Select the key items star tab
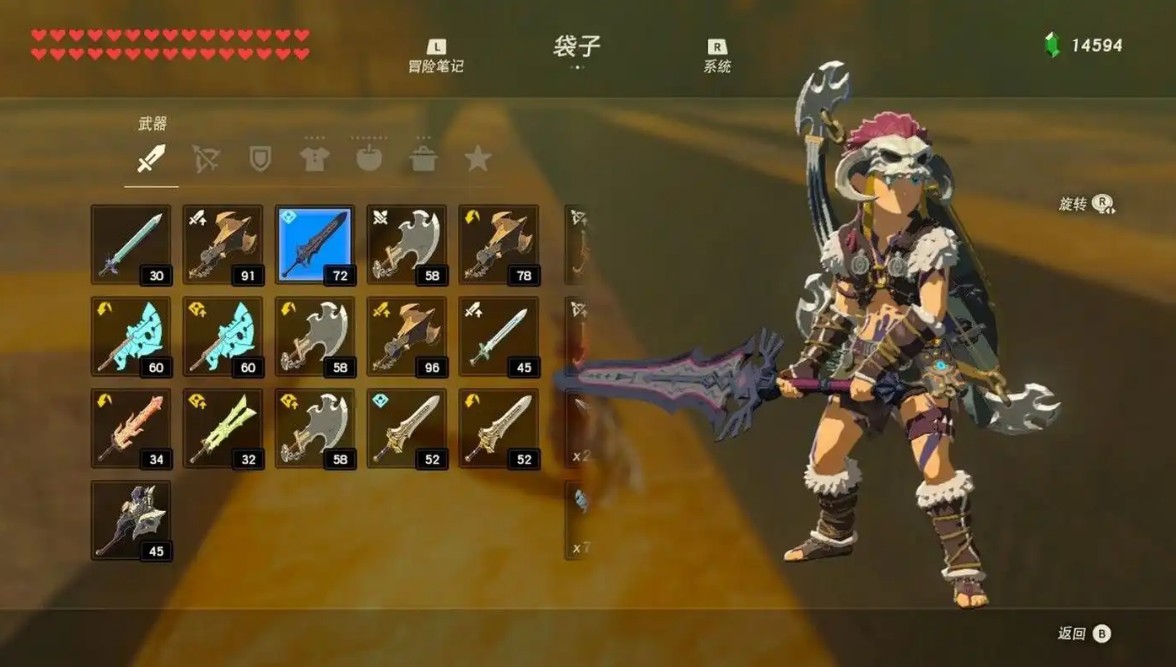 coord(478,158)
